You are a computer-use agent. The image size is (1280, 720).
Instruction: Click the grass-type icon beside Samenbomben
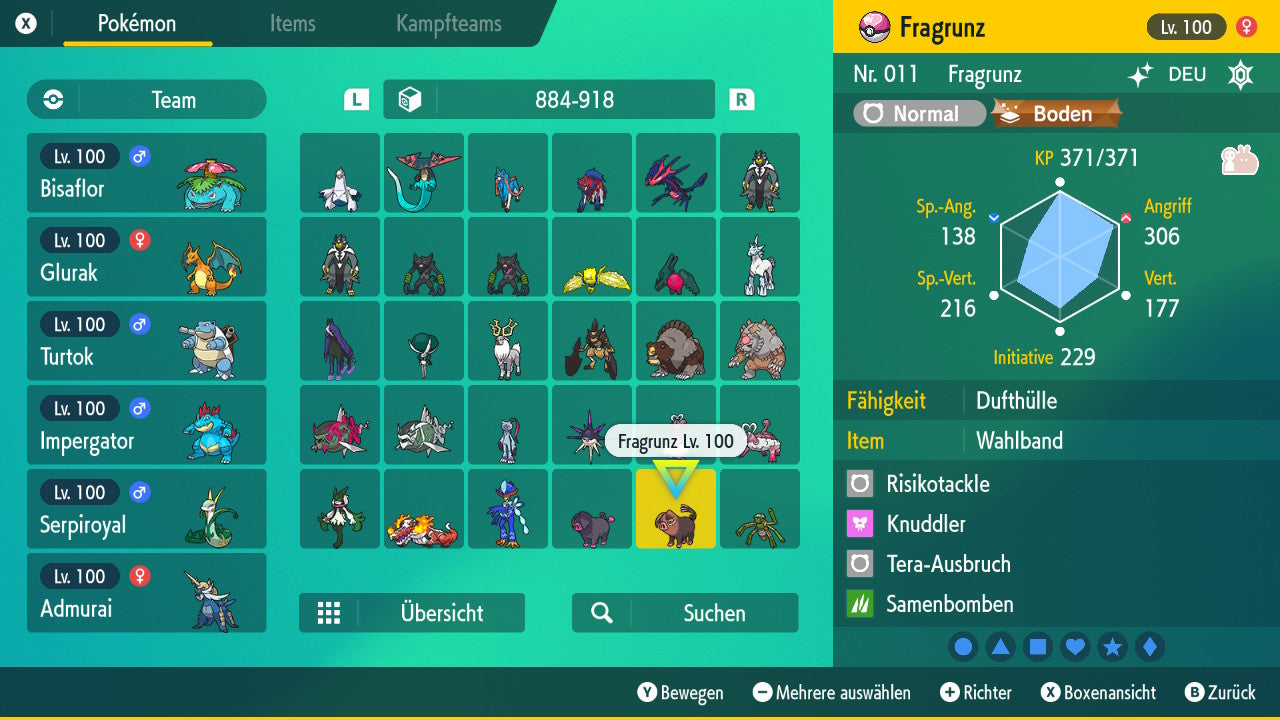pyautogui.click(x=858, y=604)
